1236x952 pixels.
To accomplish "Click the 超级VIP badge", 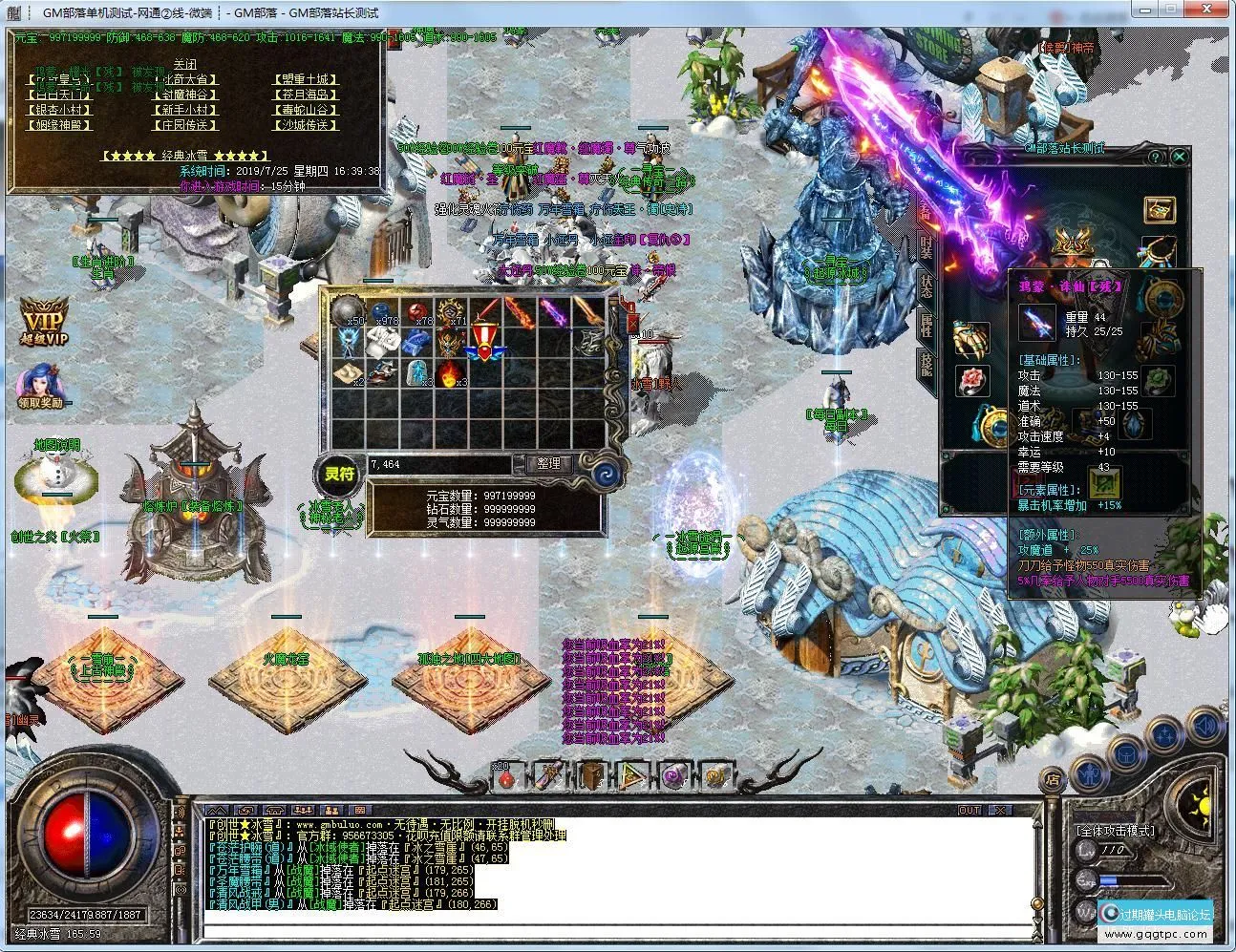I will click(x=45, y=321).
